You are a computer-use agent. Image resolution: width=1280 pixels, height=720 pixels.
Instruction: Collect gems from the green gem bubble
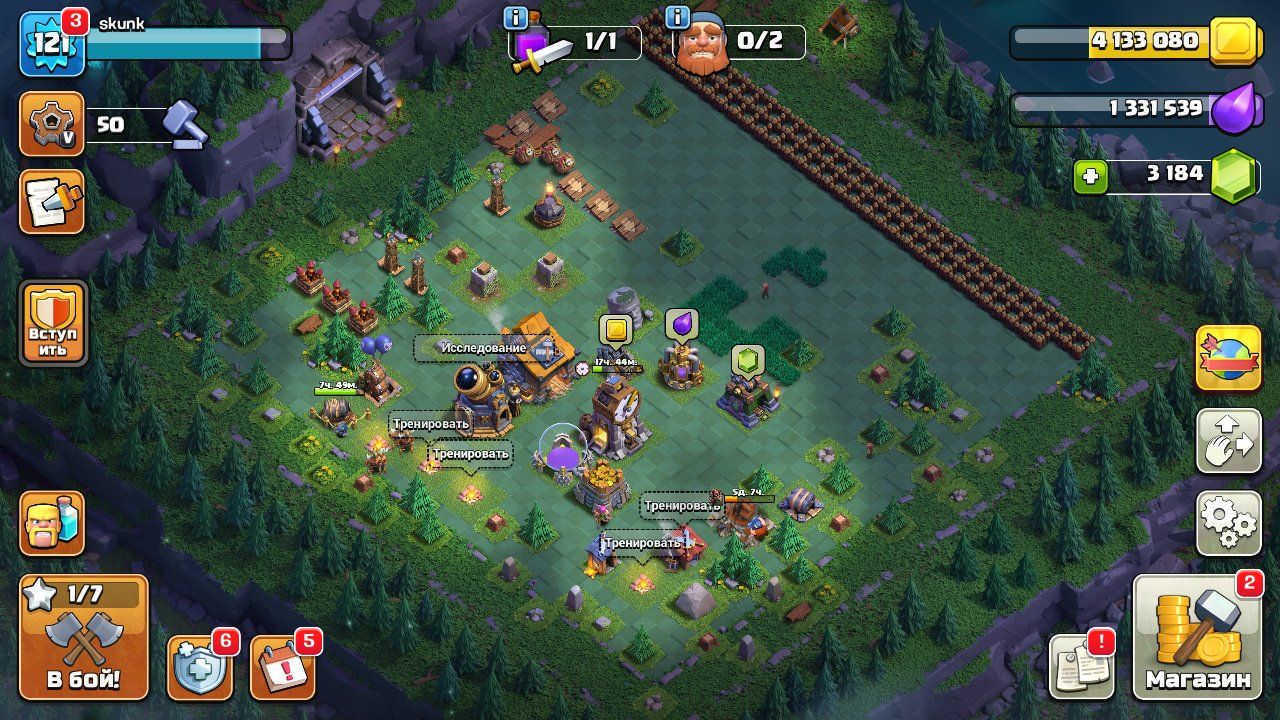tap(747, 360)
